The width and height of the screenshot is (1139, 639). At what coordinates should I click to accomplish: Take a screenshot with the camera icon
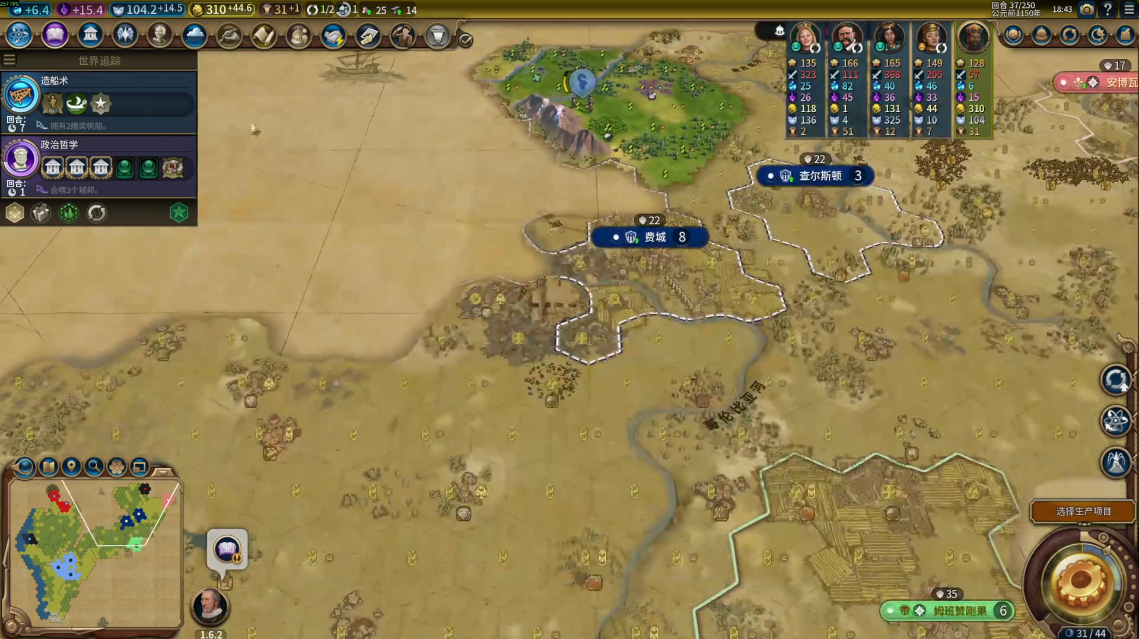[x=1086, y=9]
